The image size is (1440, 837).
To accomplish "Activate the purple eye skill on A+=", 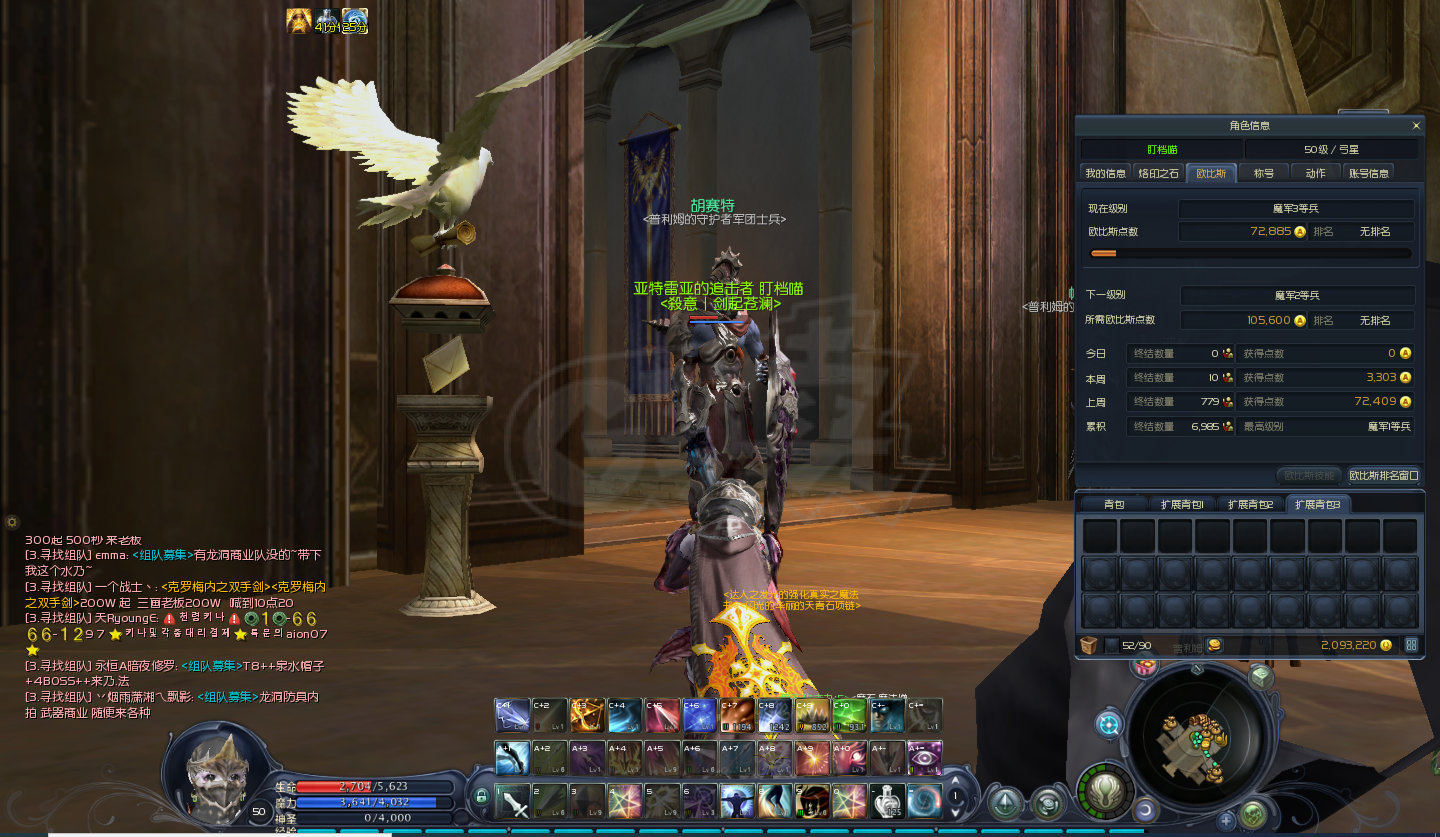I will pos(924,758).
